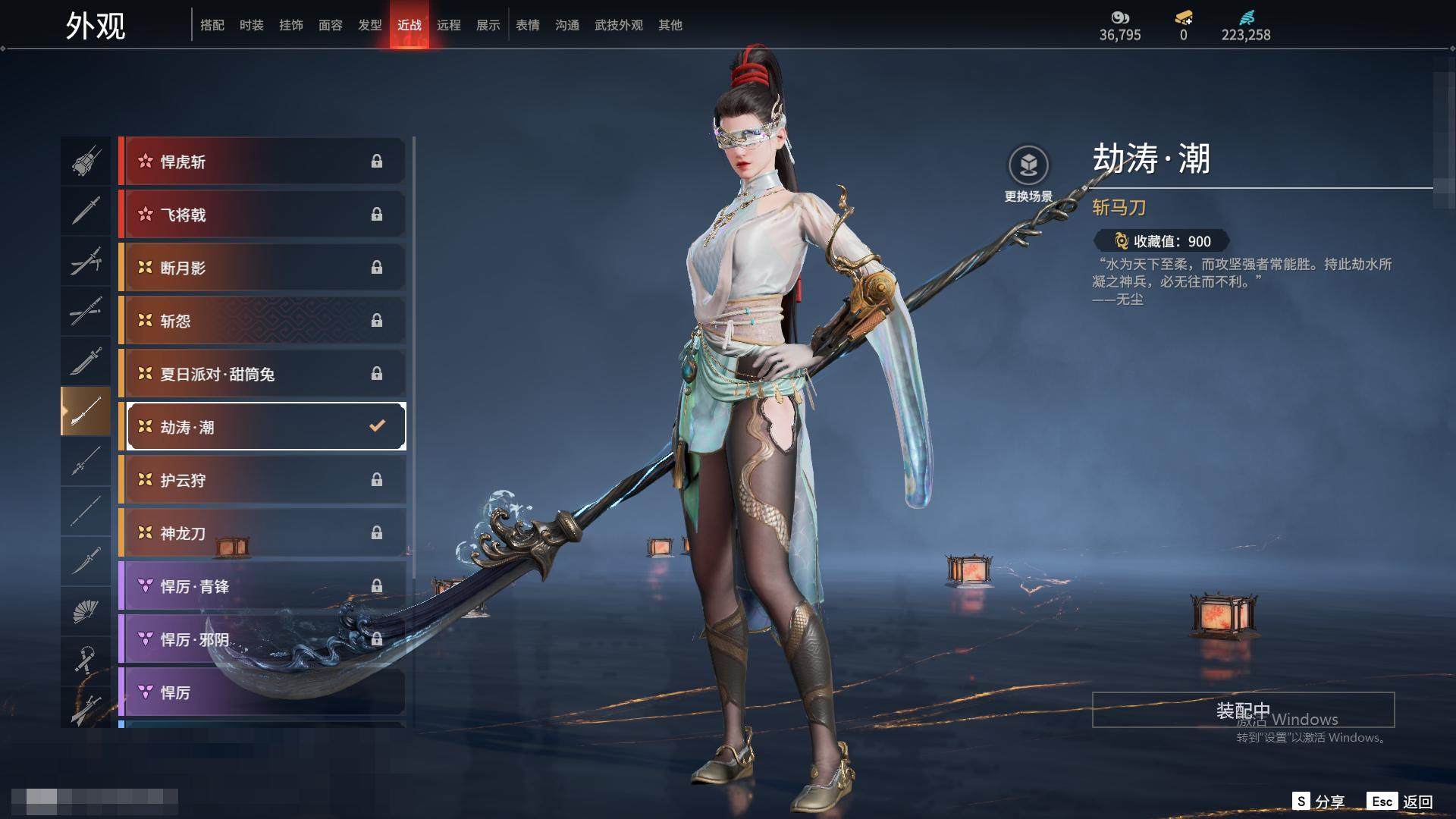Open the 武技外观 tab
Screen dimensions: 1456x819
[618, 25]
